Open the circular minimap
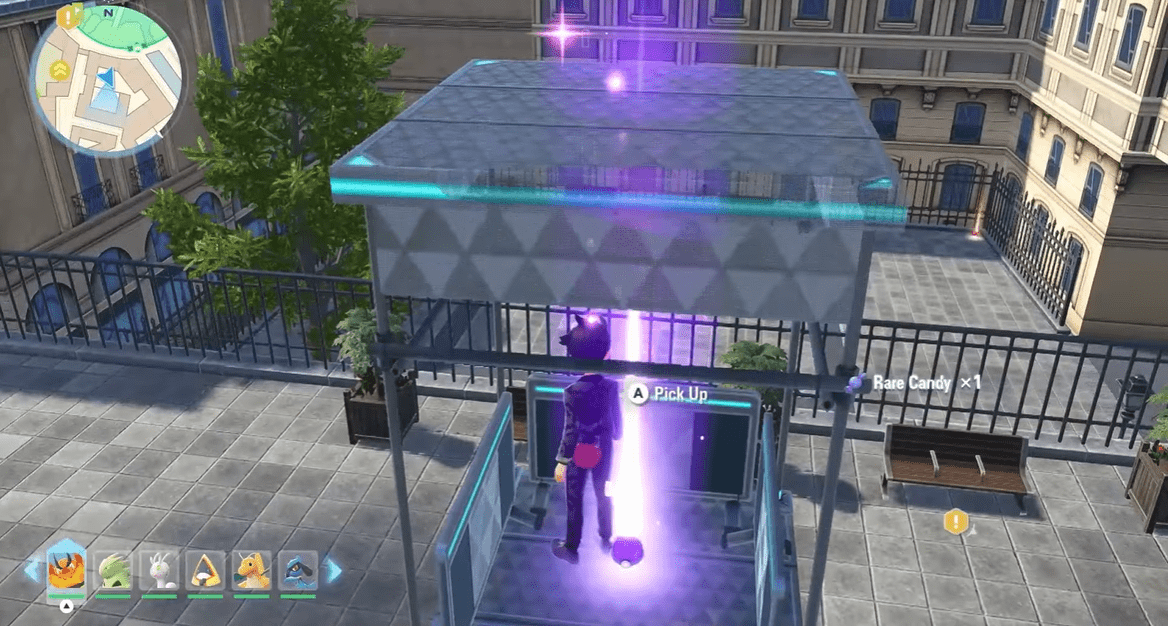1168x626 pixels. [107, 77]
